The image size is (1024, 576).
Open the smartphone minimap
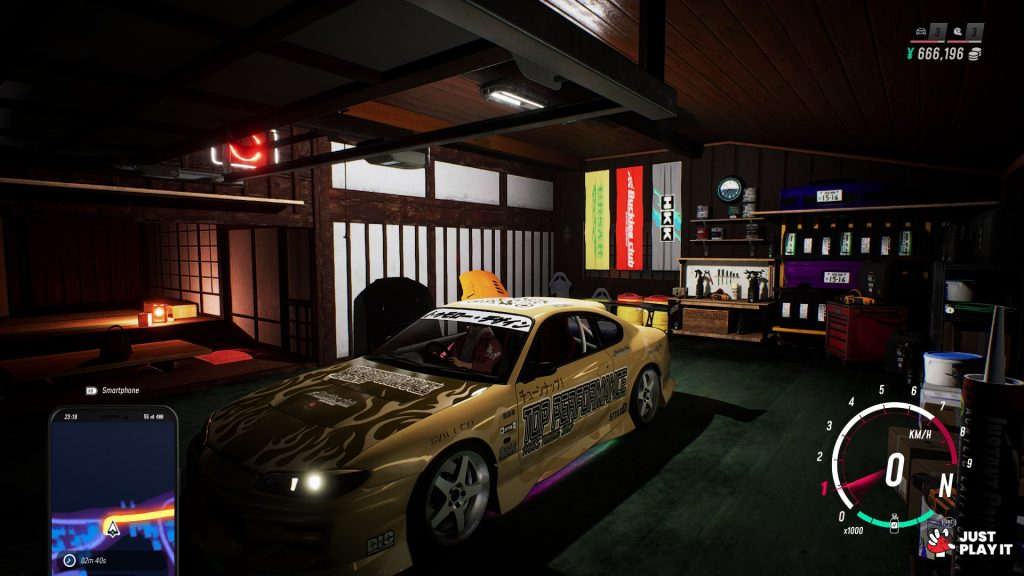pyautogui.click(x=113, y=492)
